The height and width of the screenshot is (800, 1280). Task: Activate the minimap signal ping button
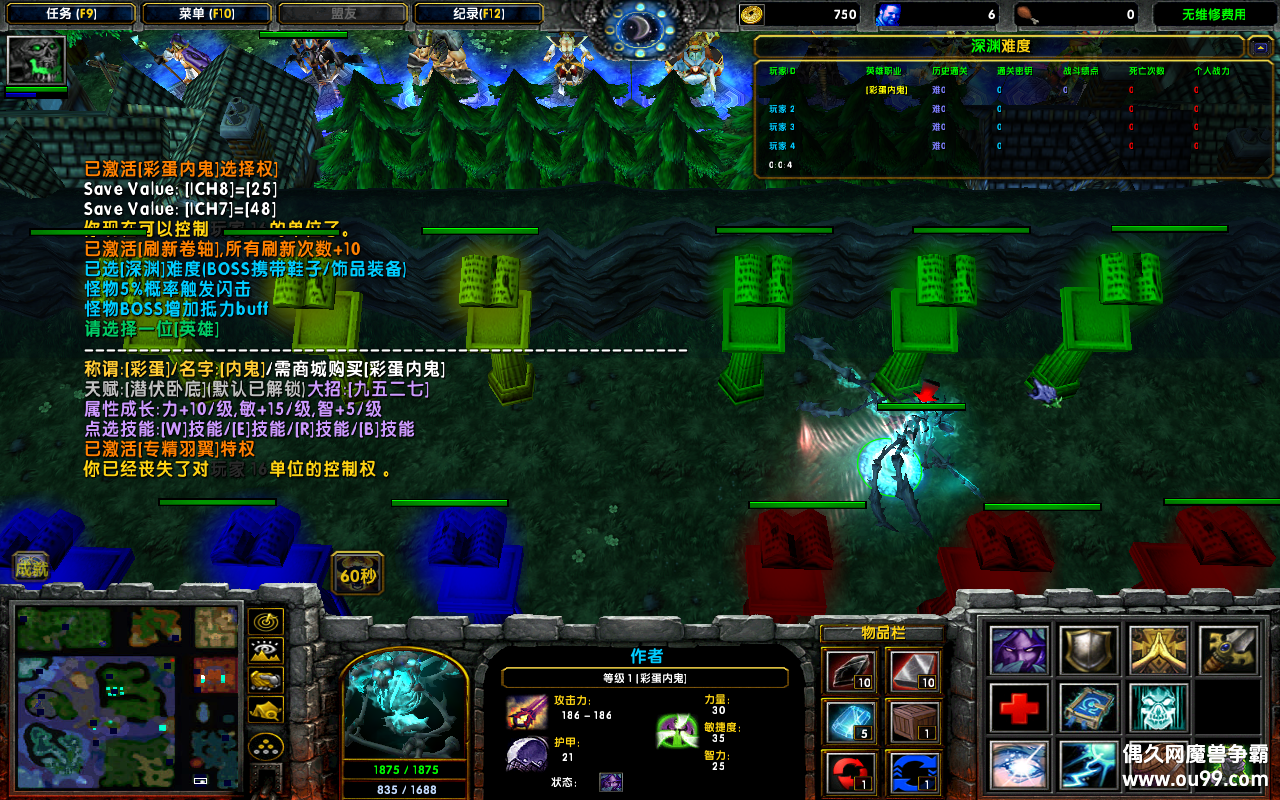pos(266,621)
